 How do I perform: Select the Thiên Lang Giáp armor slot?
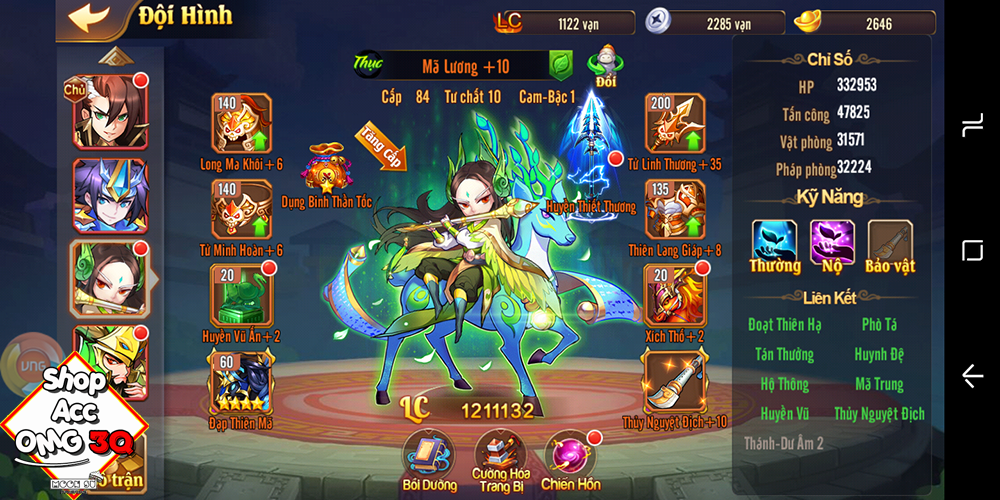point(676,209)
